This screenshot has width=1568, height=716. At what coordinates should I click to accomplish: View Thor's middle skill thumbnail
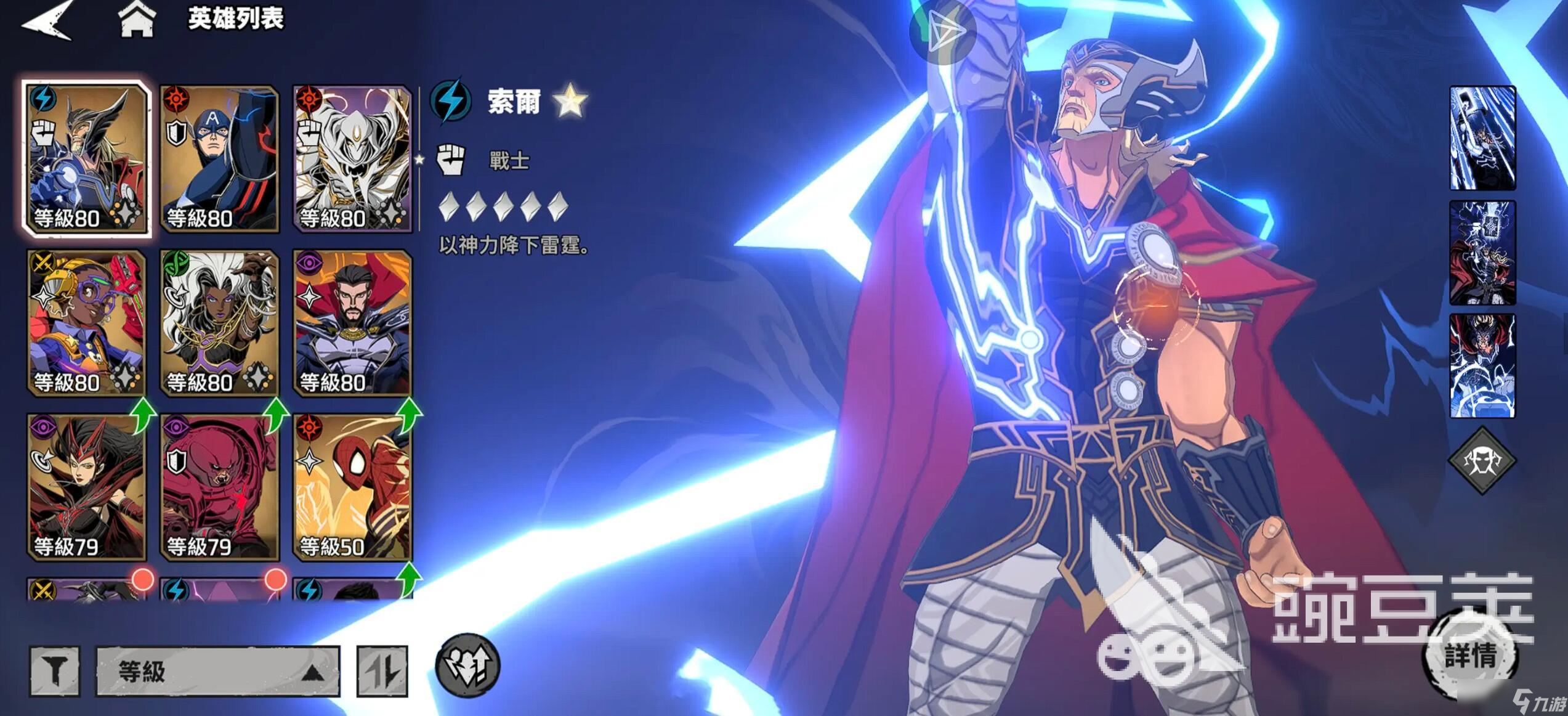click(x=1482, y=253)
